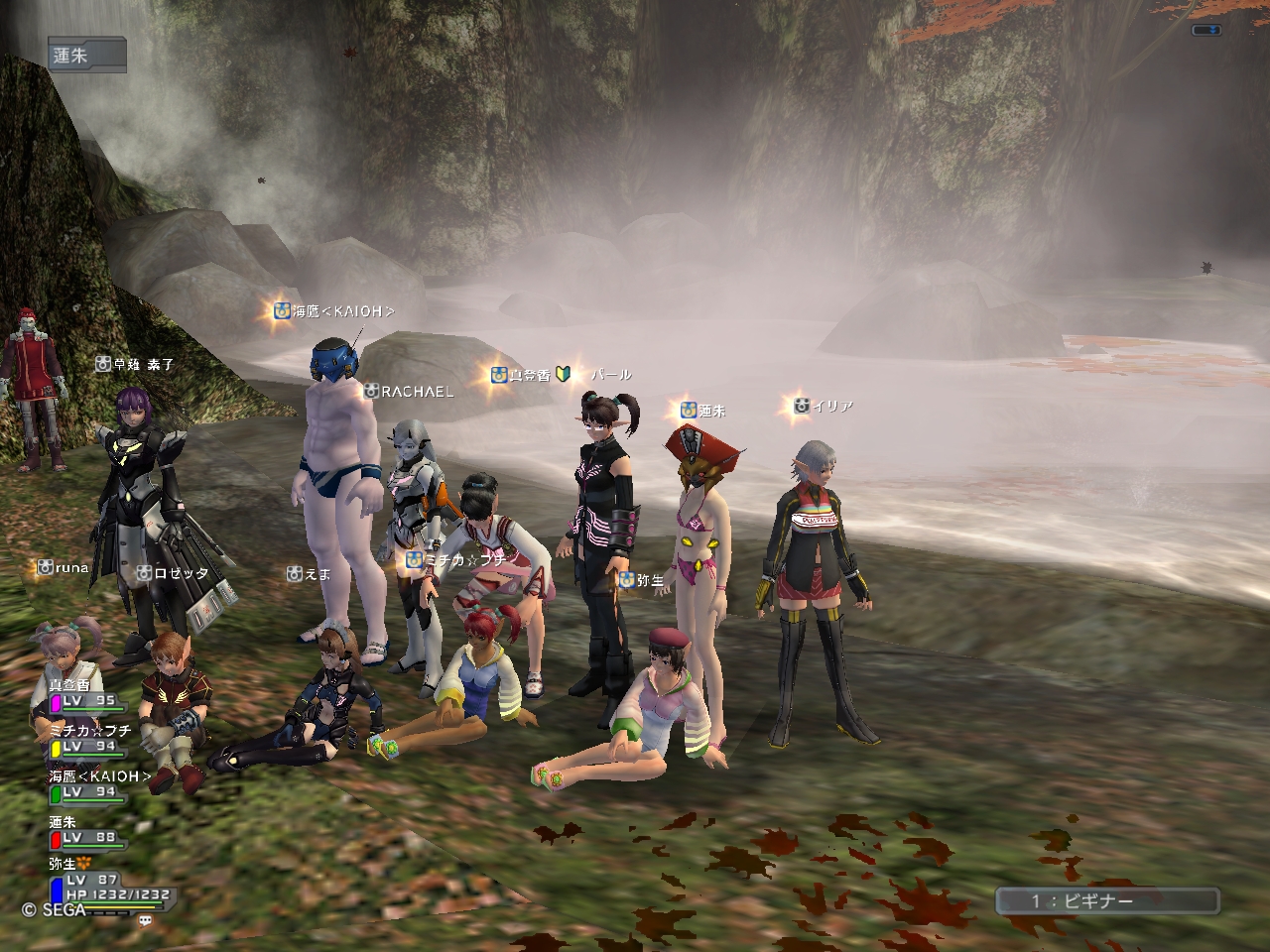This screenshot has width=1270, height=952.
Task: Open the chat speech bubble icon
Action: click(146, 920)
